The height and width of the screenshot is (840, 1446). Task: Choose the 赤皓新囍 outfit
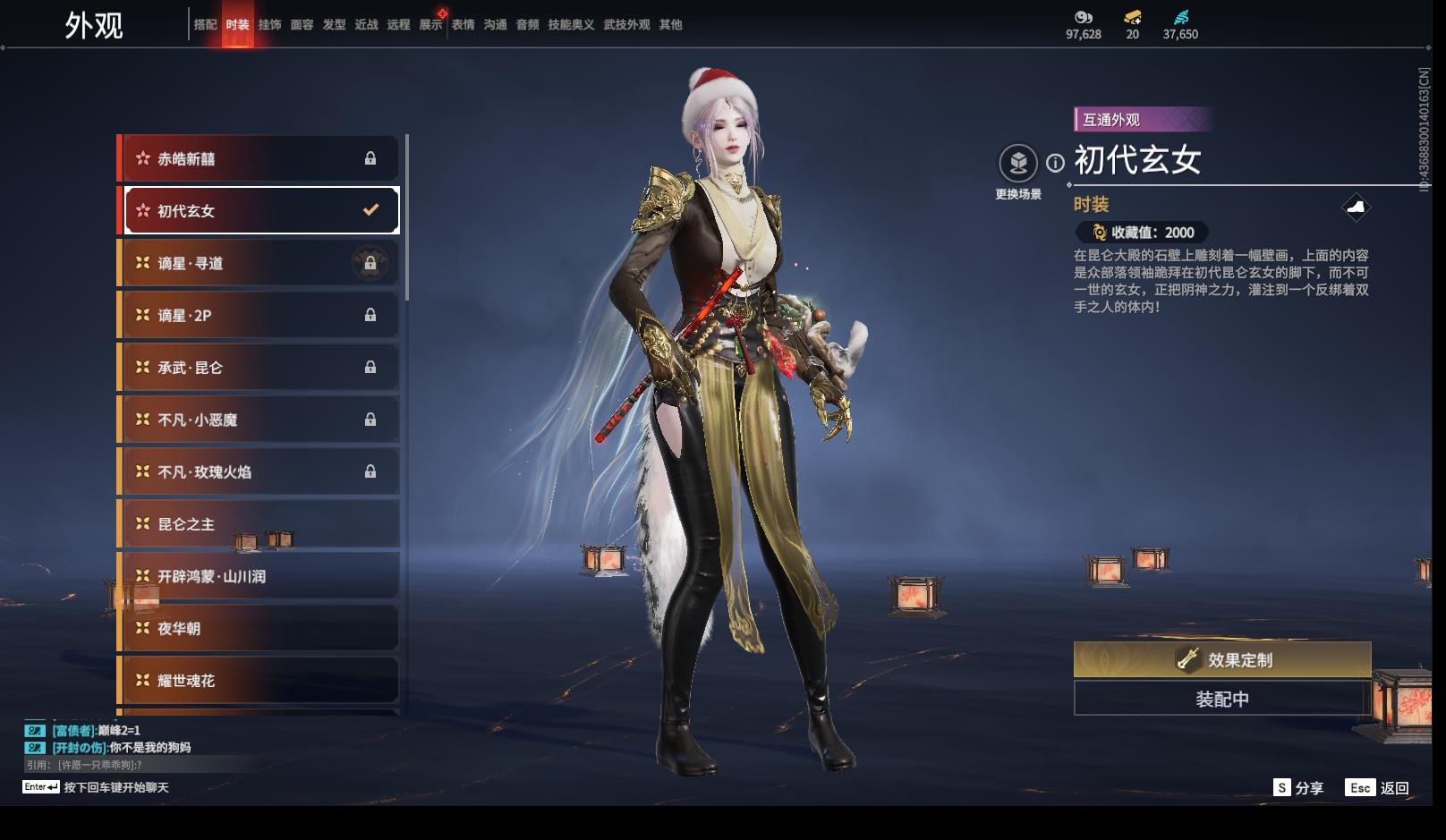(x=259, y=159)
